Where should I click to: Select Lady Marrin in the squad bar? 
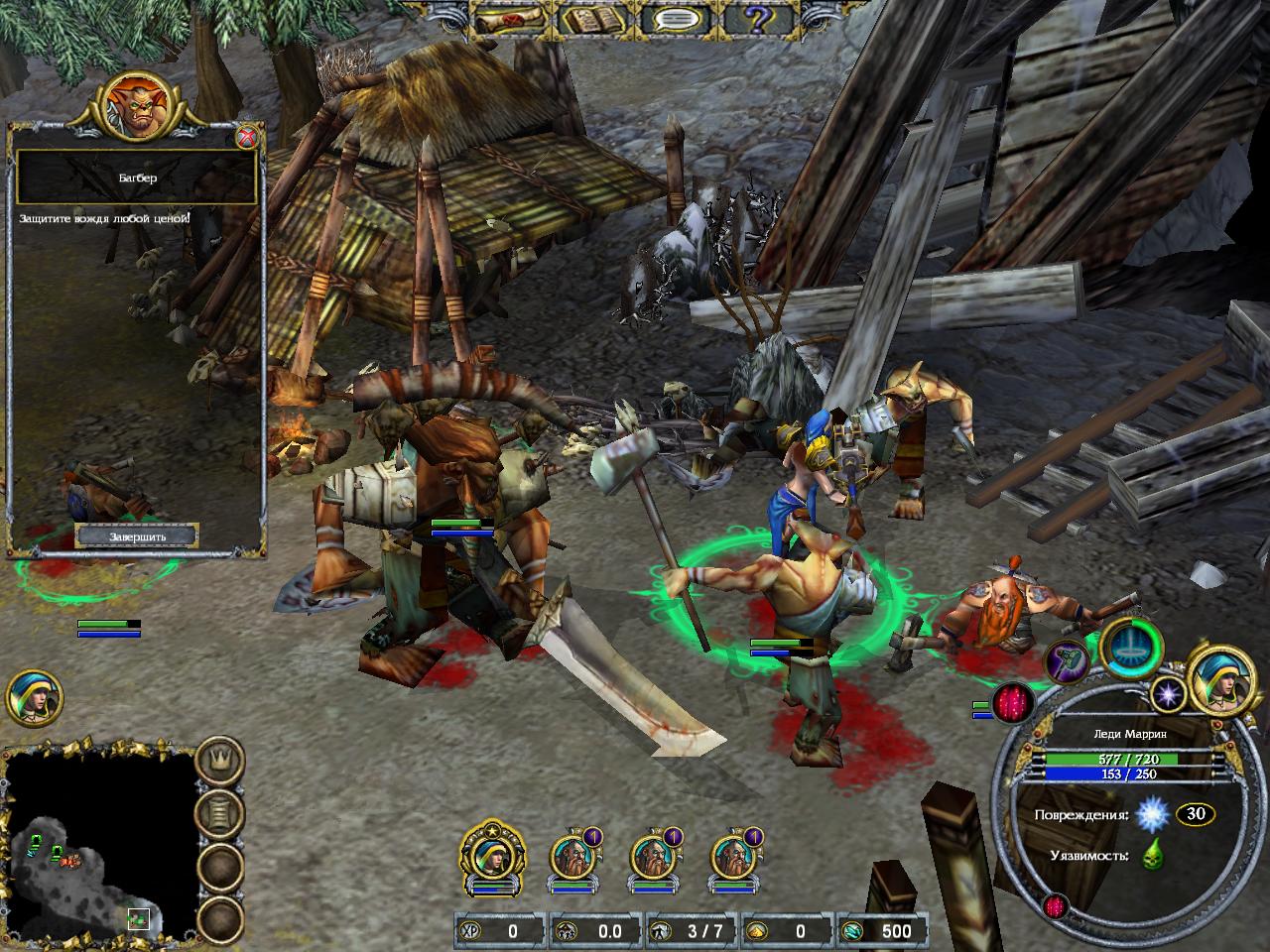pos(492,855)
